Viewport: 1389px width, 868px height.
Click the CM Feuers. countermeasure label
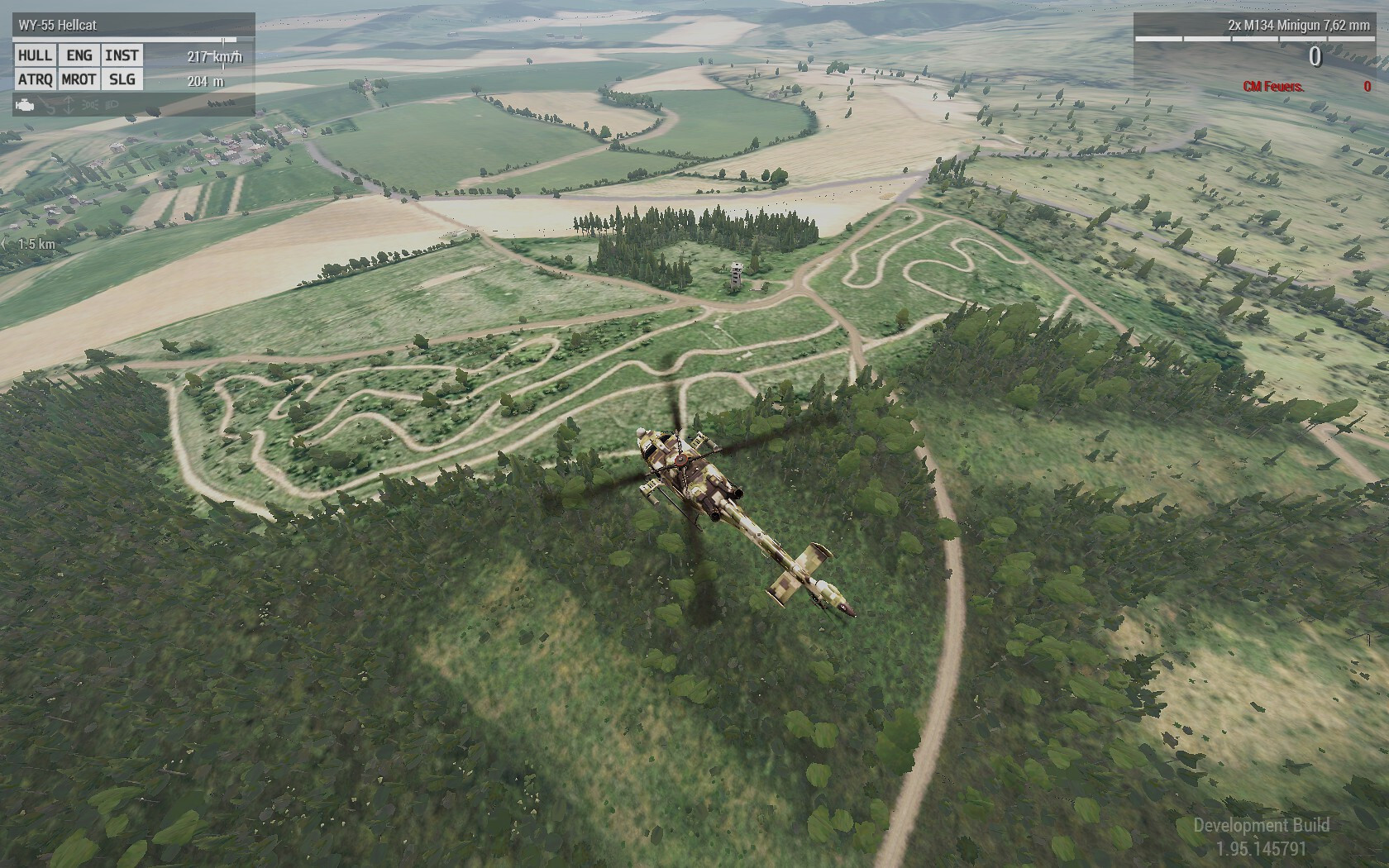(1273, 87)
